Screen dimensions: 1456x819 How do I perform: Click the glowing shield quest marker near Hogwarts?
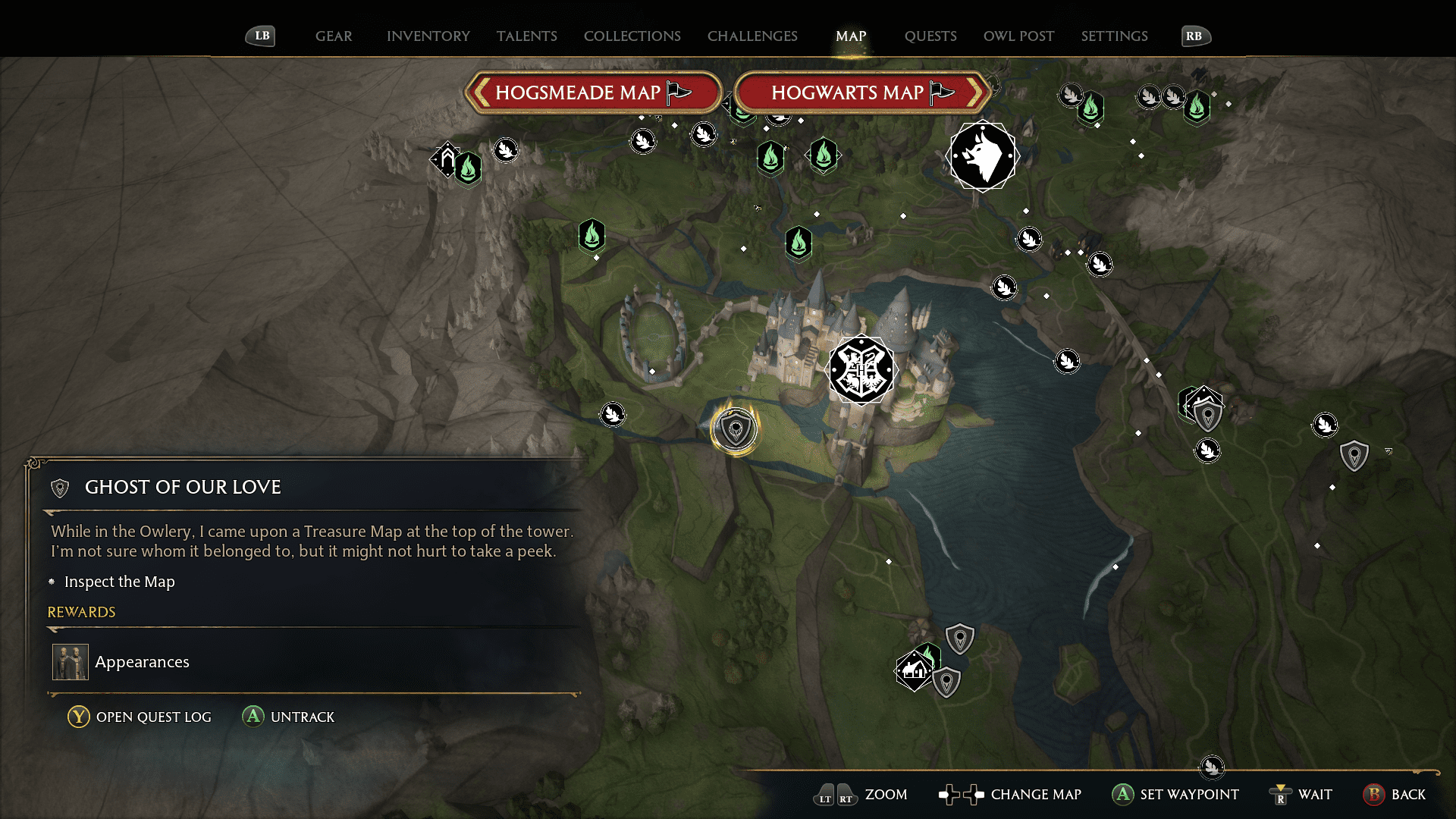[735, 428]
